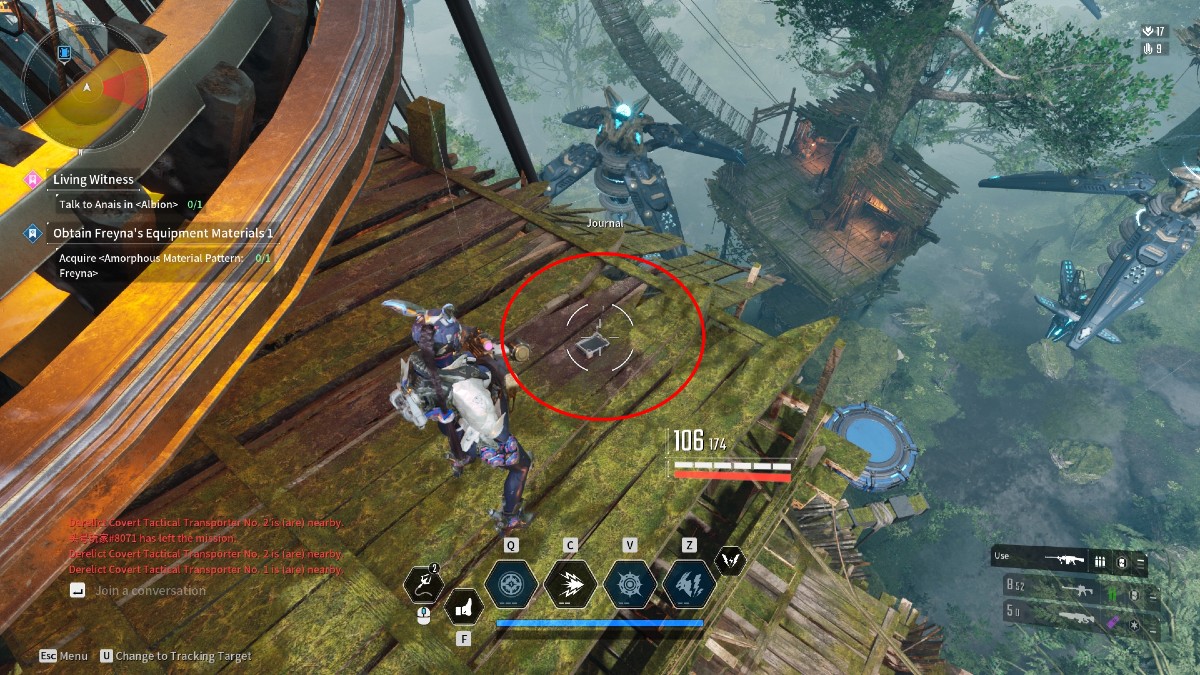Select the Living Witness quest tracker
Viewport: 1200px width, 675px height.
(93, 180)
